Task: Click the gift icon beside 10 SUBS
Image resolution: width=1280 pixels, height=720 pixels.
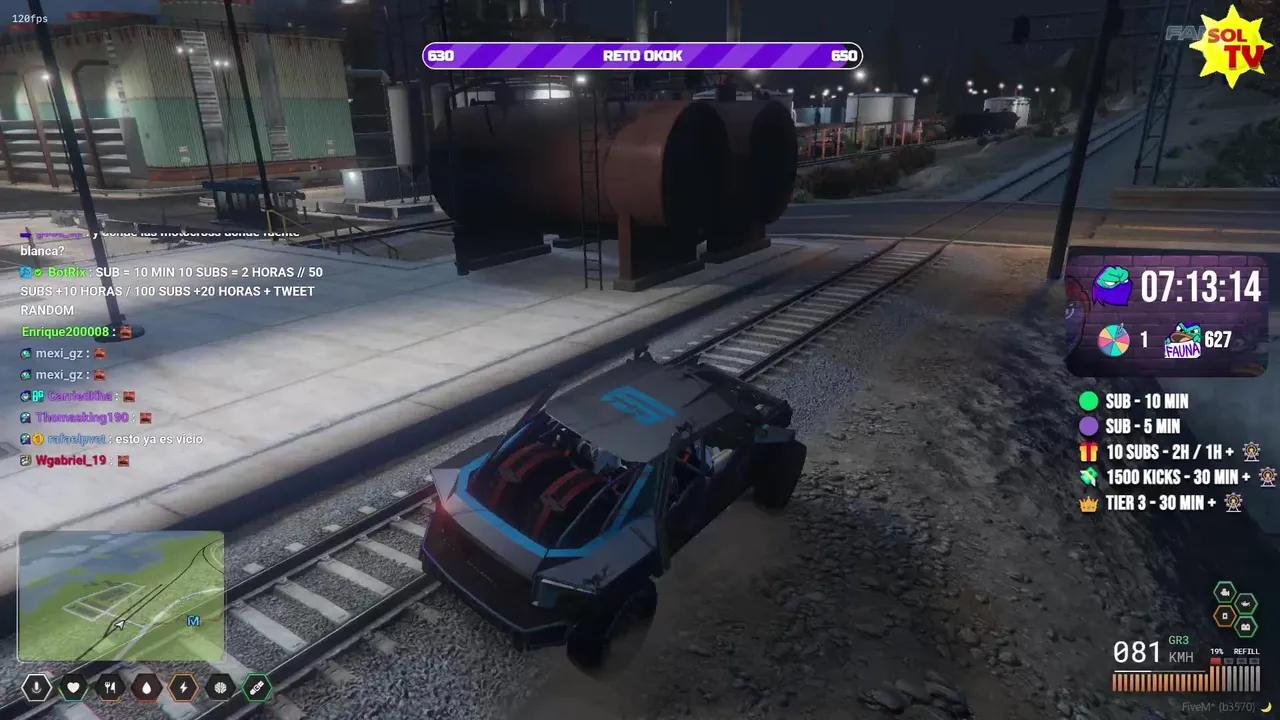Action: tap(1090, 452)
